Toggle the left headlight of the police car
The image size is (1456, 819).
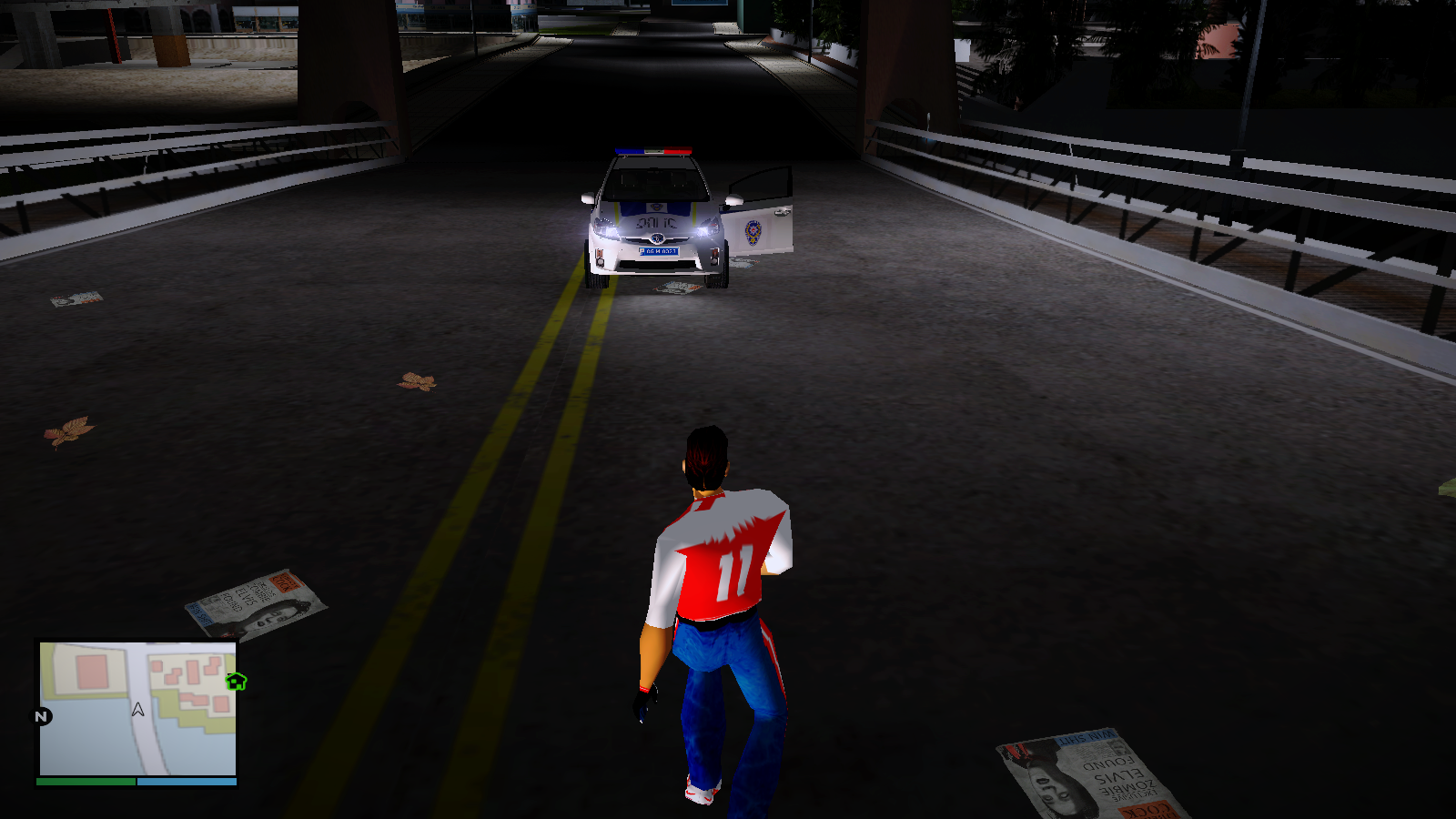point(606,228)
